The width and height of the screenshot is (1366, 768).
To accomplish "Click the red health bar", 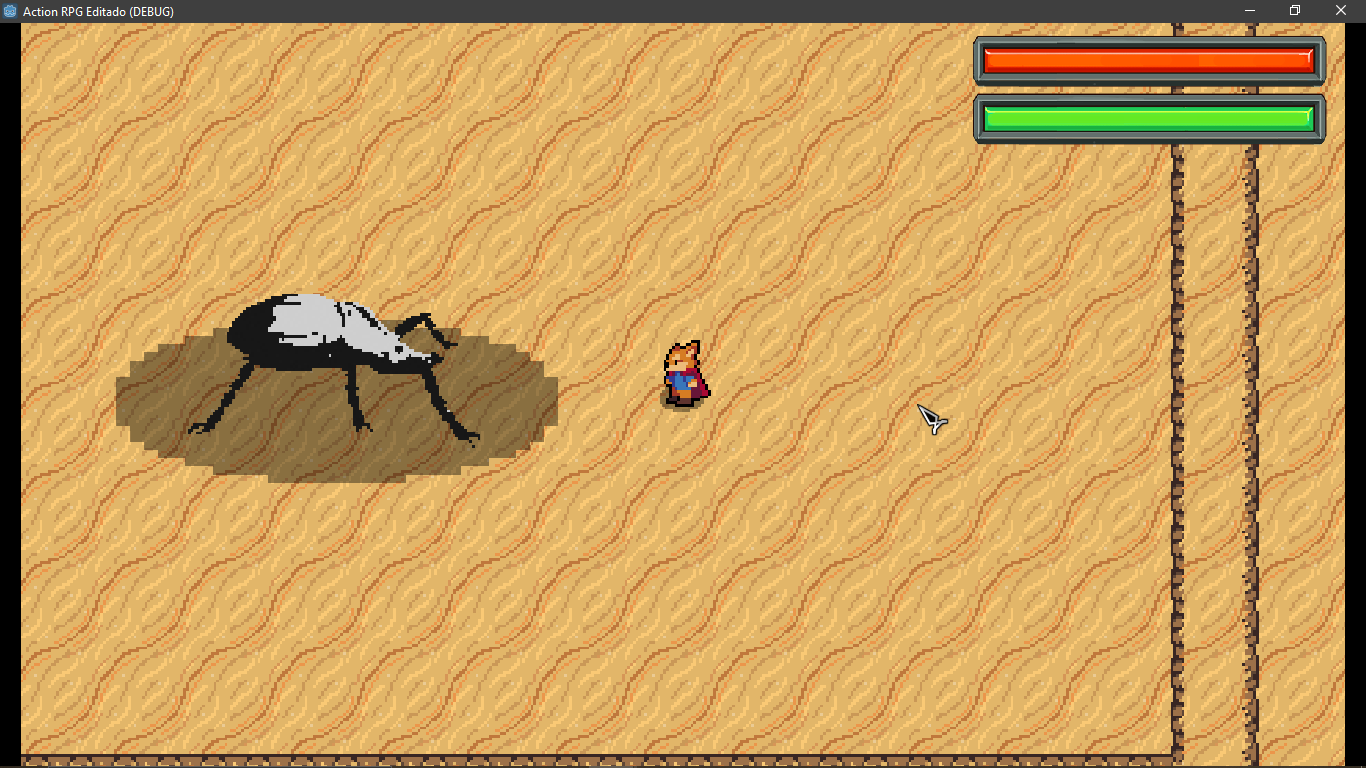I will tap(1148, 59).
